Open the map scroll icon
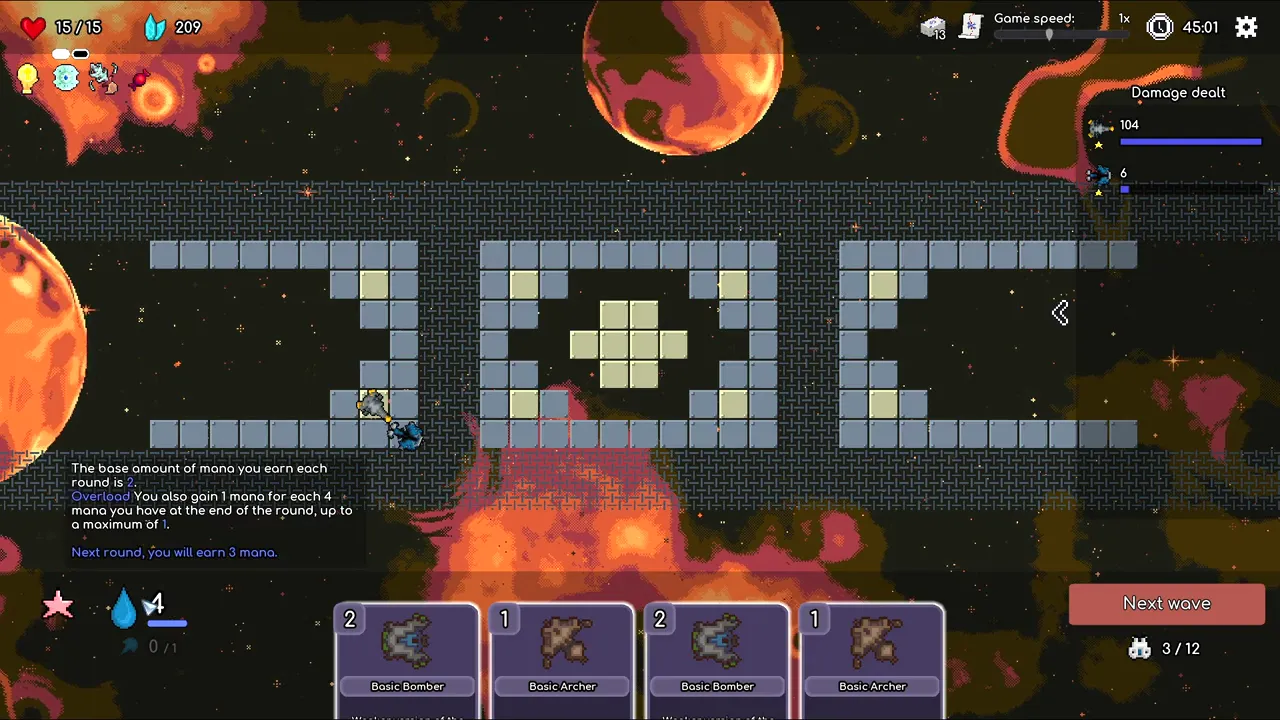The width and height of the screenshot is (1280, 720). point(969,27)
